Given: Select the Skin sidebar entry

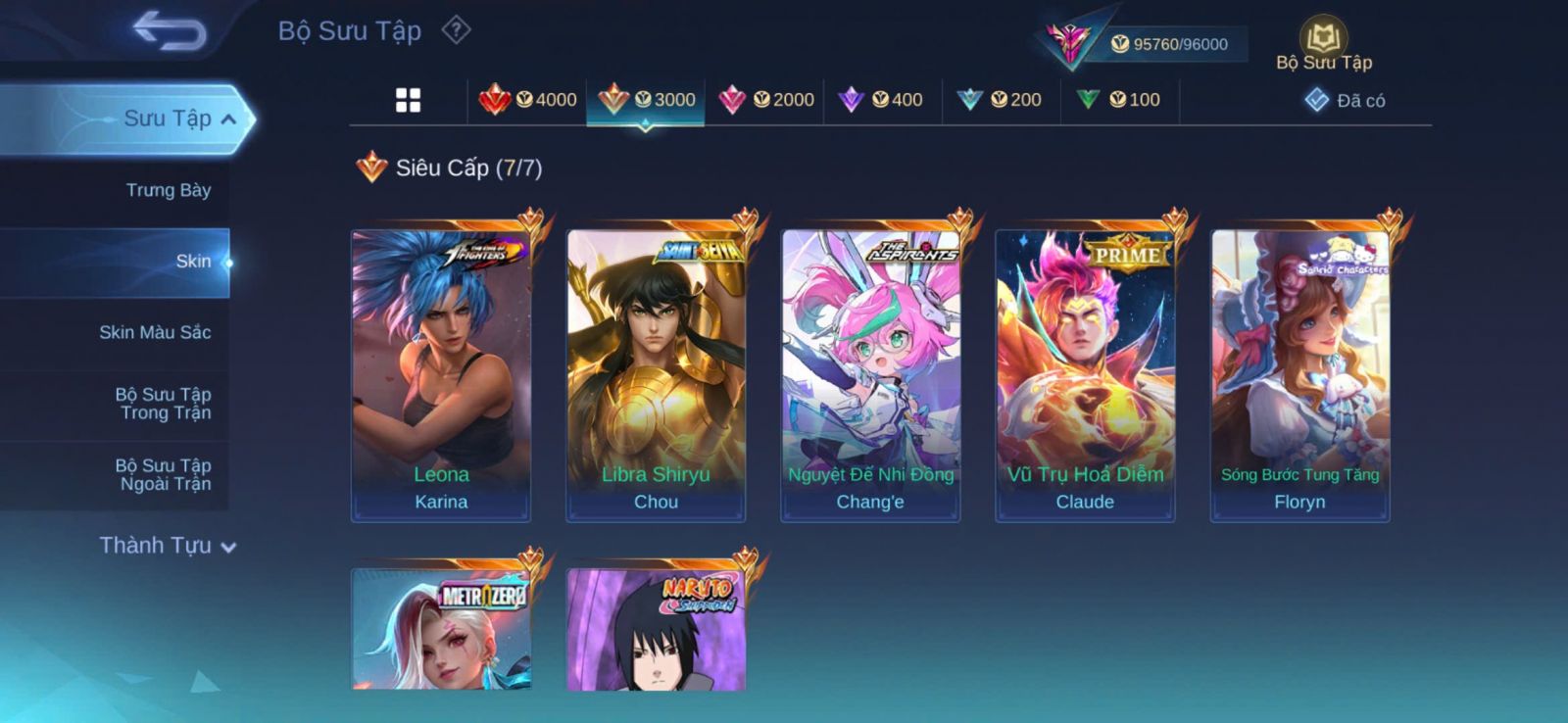Looking at the screenshot, I should pyautogui.click(x=192, y=262).
